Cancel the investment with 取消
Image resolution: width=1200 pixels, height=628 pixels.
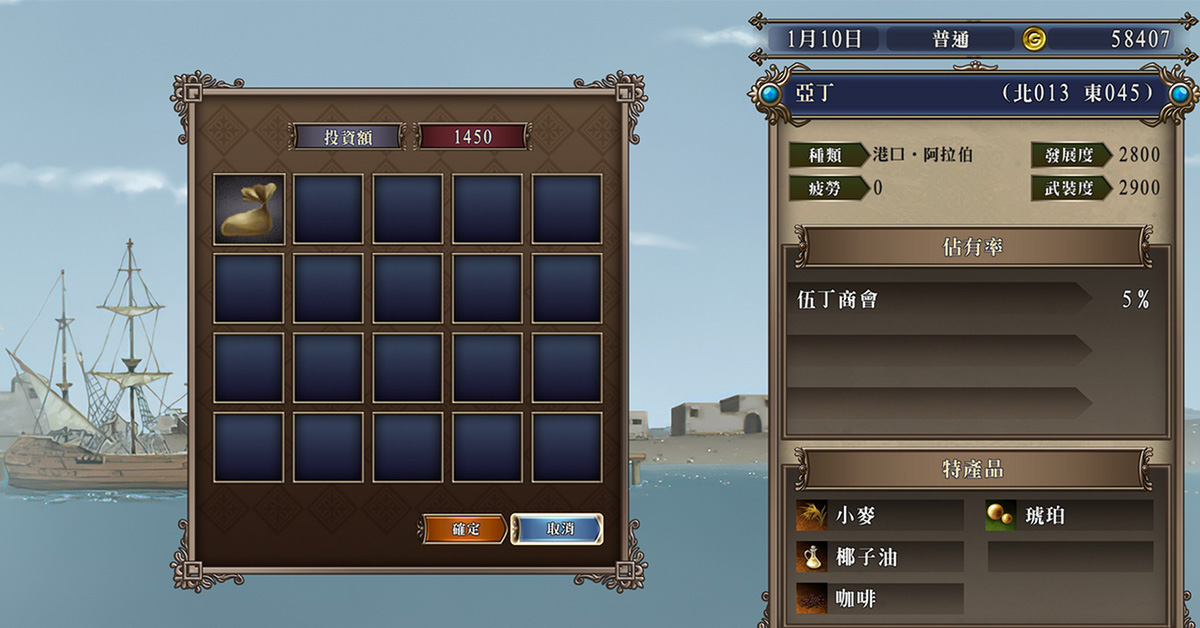[557, 529]
